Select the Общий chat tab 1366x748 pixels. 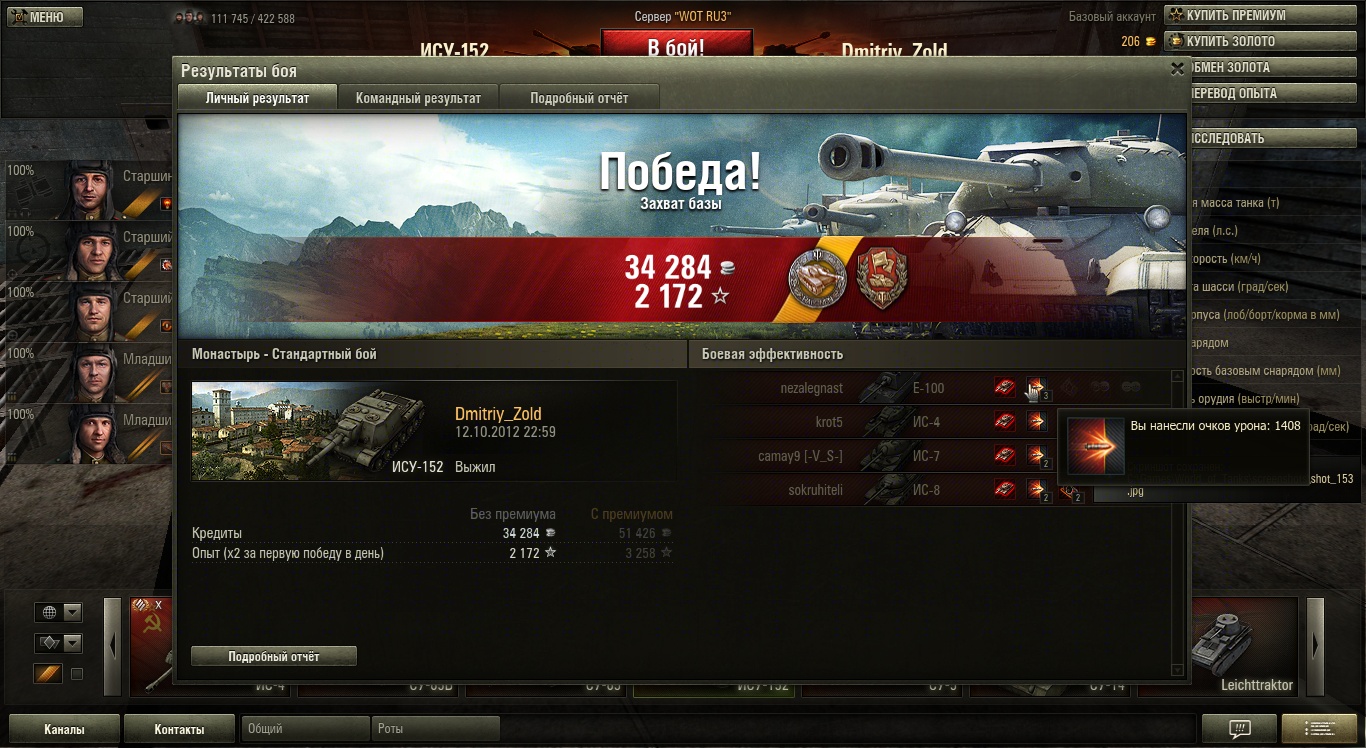pos(305,729)
